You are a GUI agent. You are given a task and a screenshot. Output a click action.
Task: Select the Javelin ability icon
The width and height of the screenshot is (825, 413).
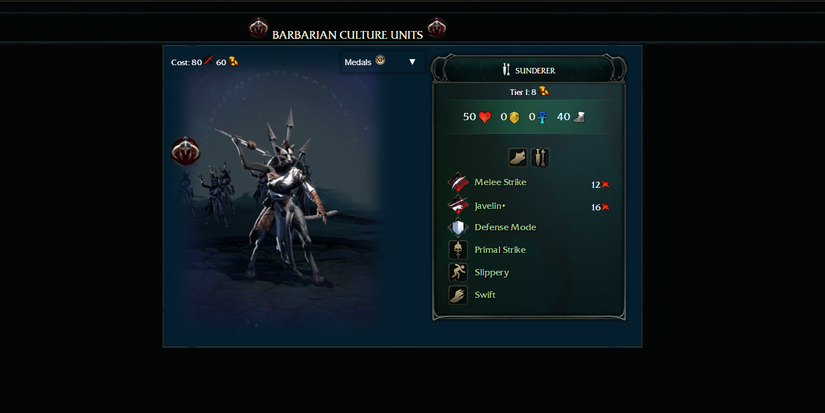pos(458,206)
